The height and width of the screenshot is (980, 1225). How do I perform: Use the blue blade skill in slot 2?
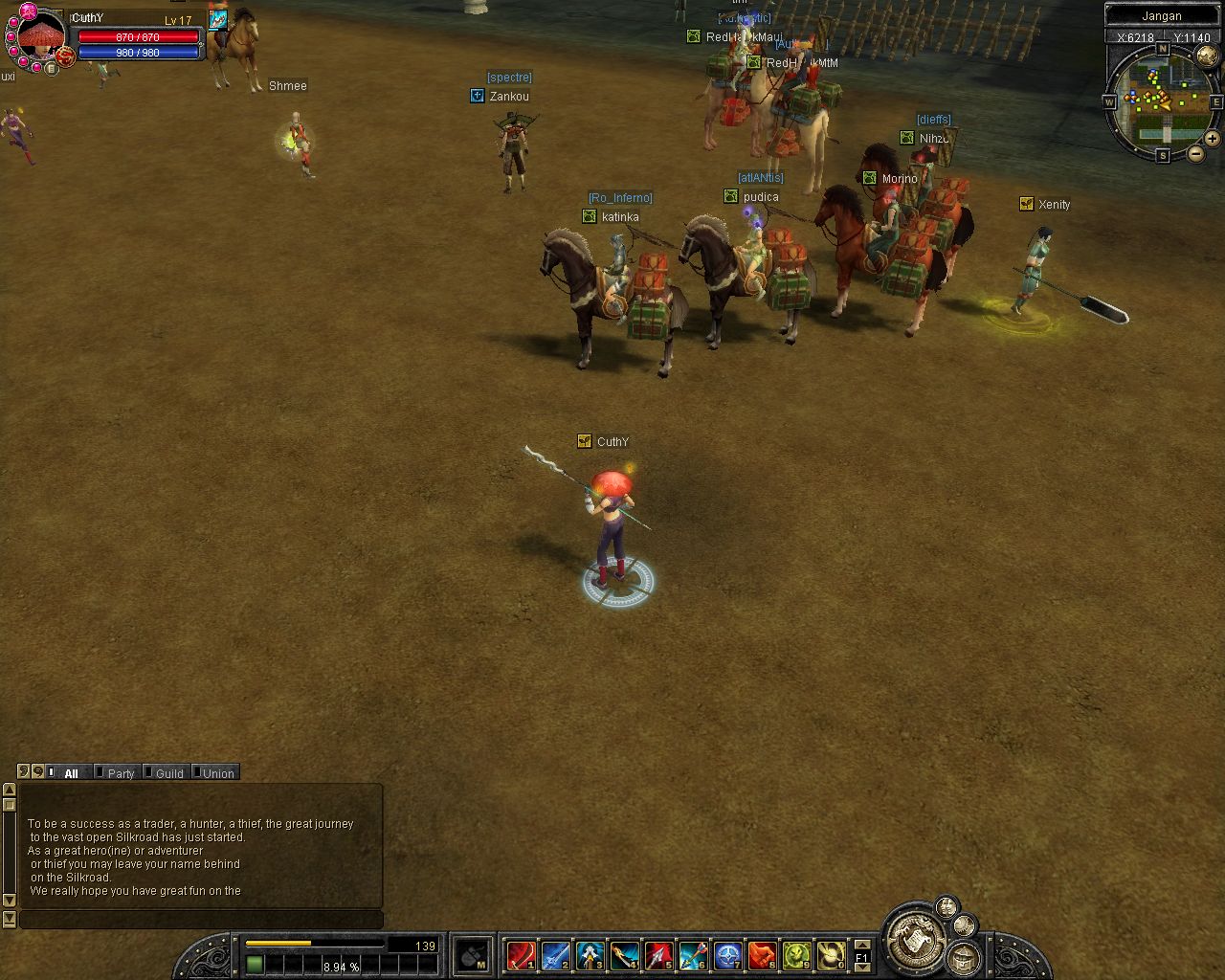pyautogui.click(x=555, y=955)
